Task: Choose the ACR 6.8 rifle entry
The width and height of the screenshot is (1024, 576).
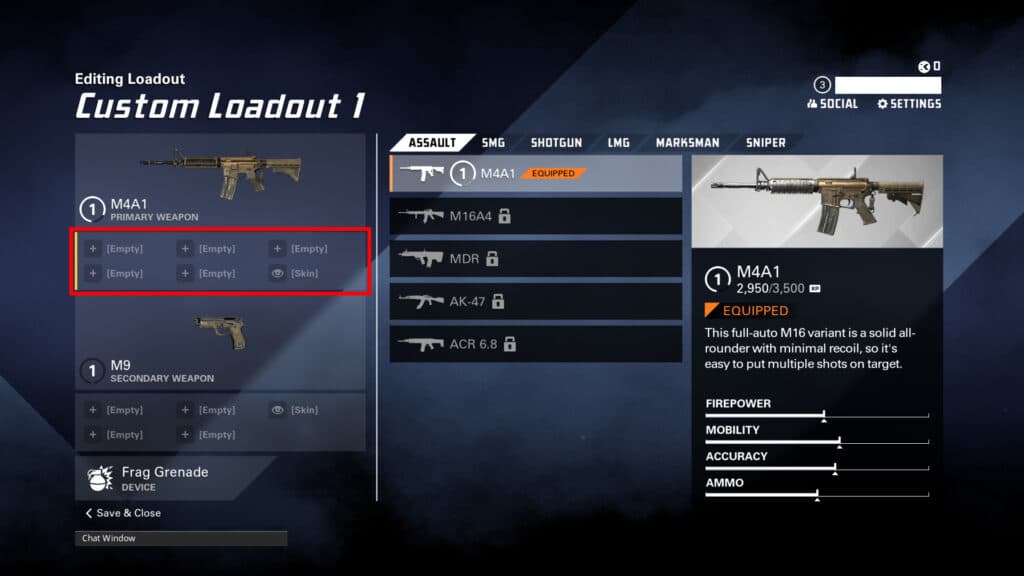Action: coord(536,344)
